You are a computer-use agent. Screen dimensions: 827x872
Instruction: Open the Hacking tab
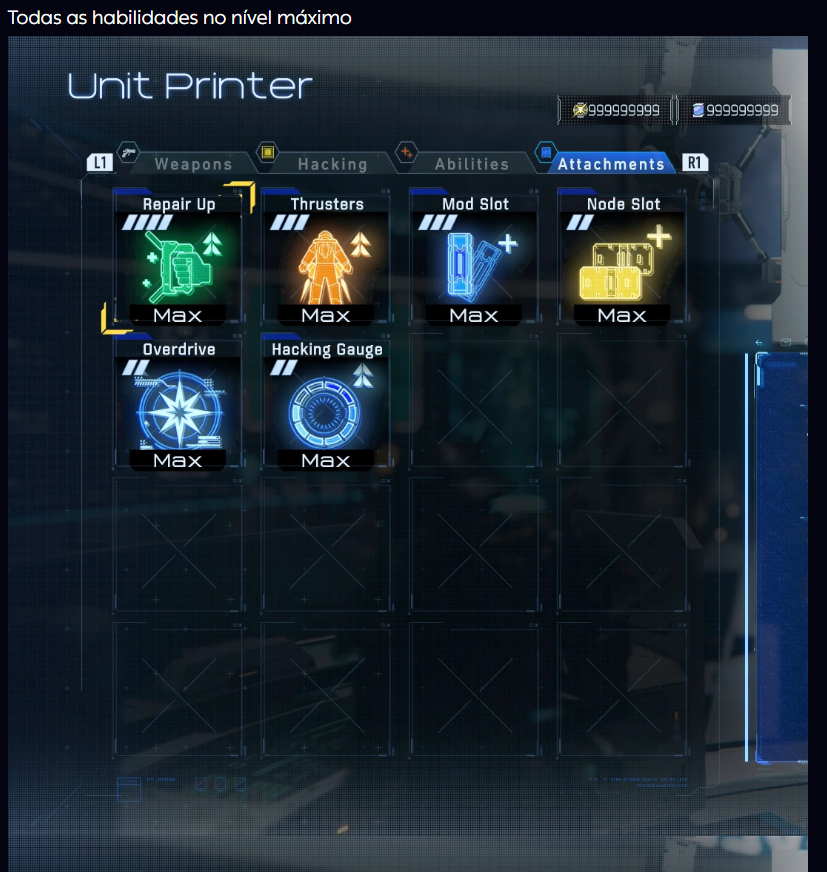point(332,164)
